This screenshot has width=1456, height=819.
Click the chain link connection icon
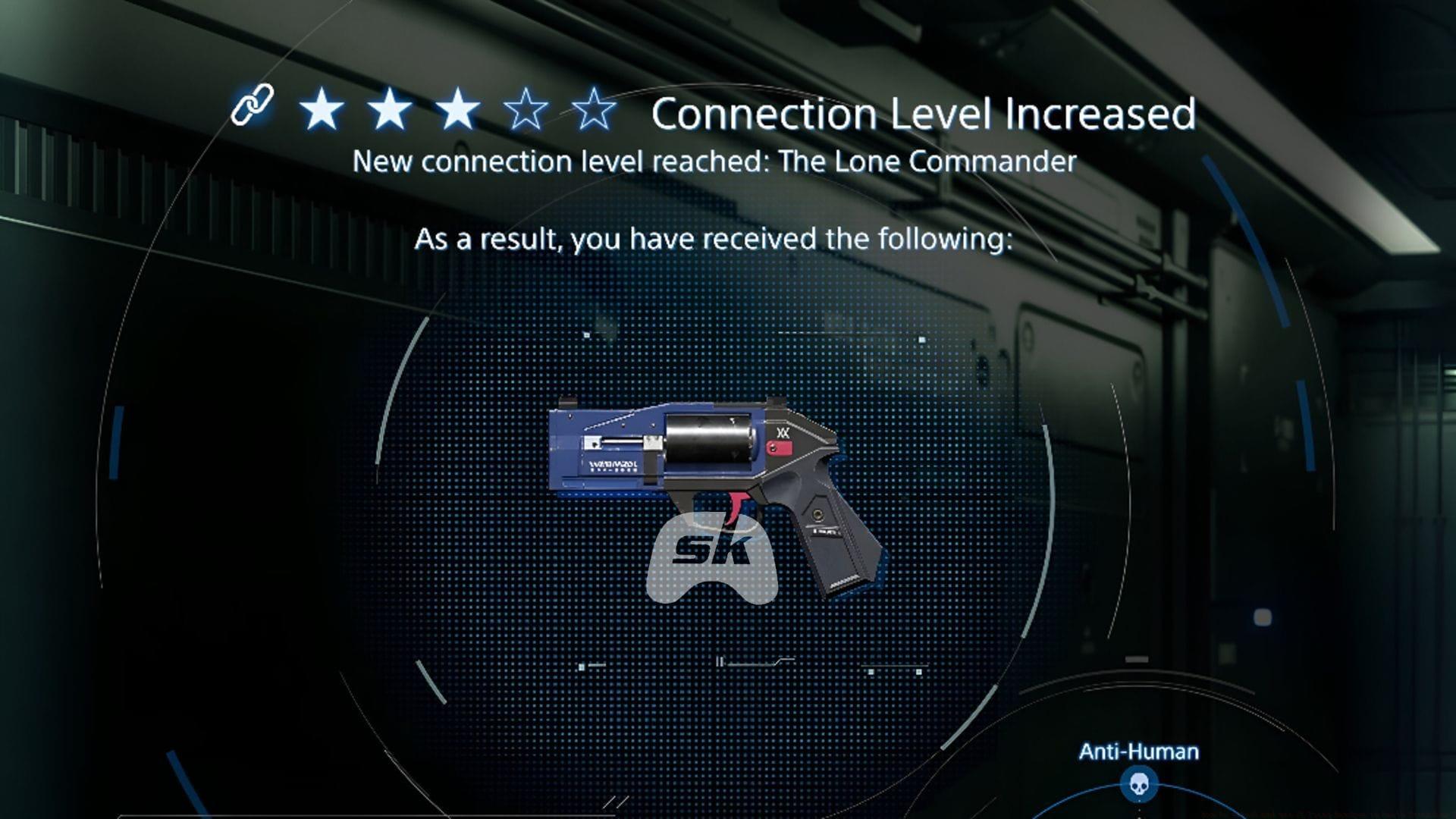[x=253, y=106]
